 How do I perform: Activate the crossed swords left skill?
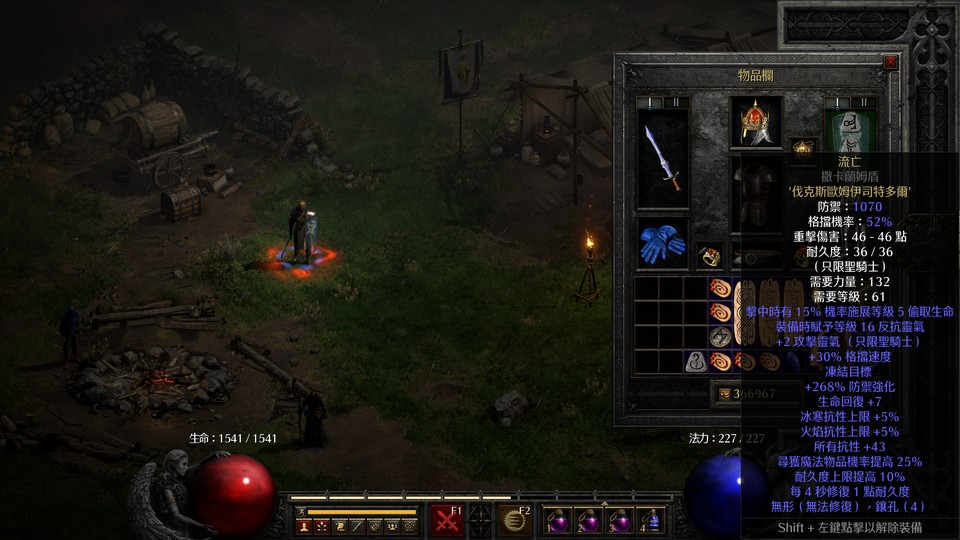(447, 520)
